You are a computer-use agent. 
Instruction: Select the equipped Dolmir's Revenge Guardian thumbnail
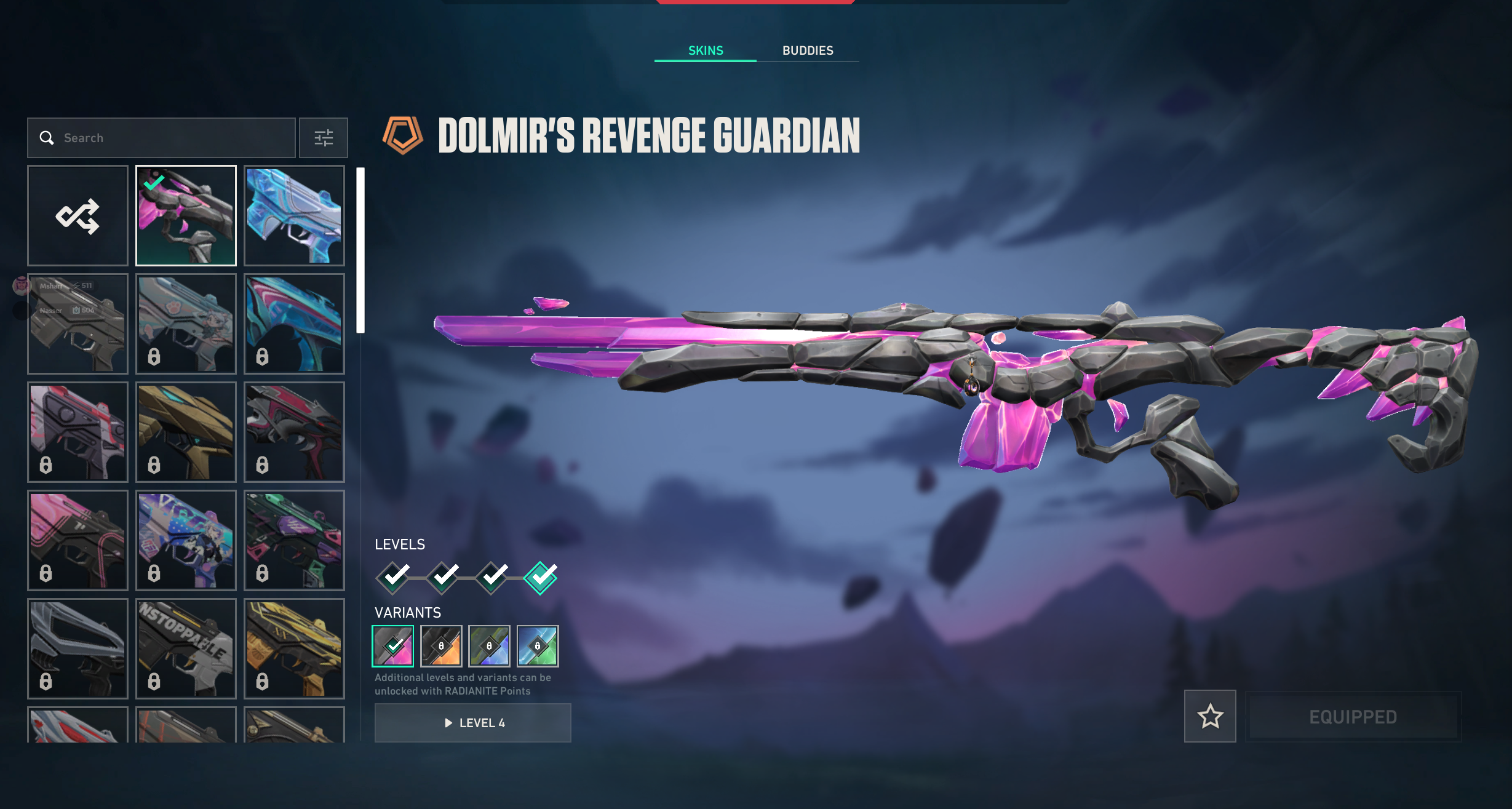pos(186,216)
